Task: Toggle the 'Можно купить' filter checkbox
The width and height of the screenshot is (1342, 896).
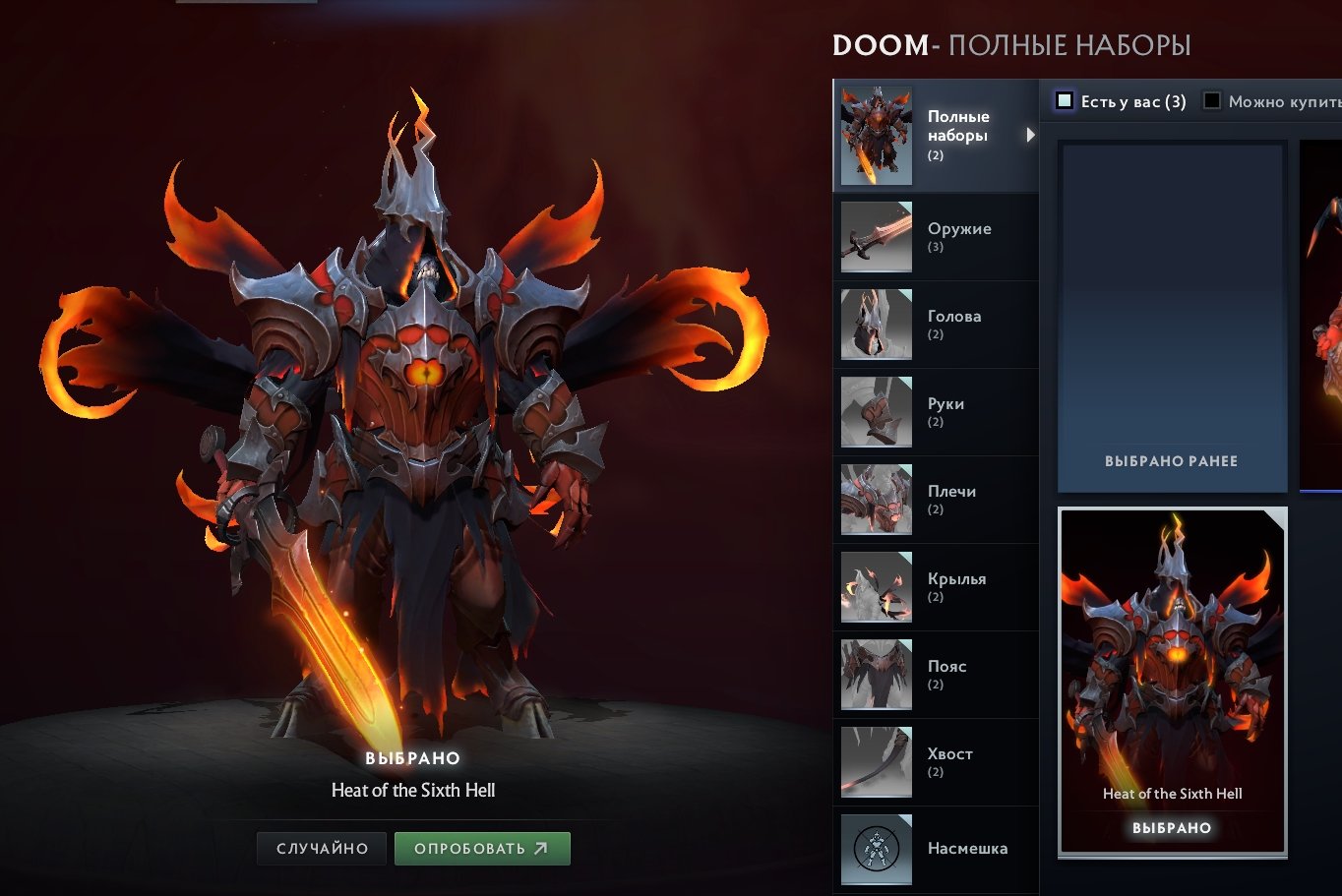Action: coord(1211,99)
